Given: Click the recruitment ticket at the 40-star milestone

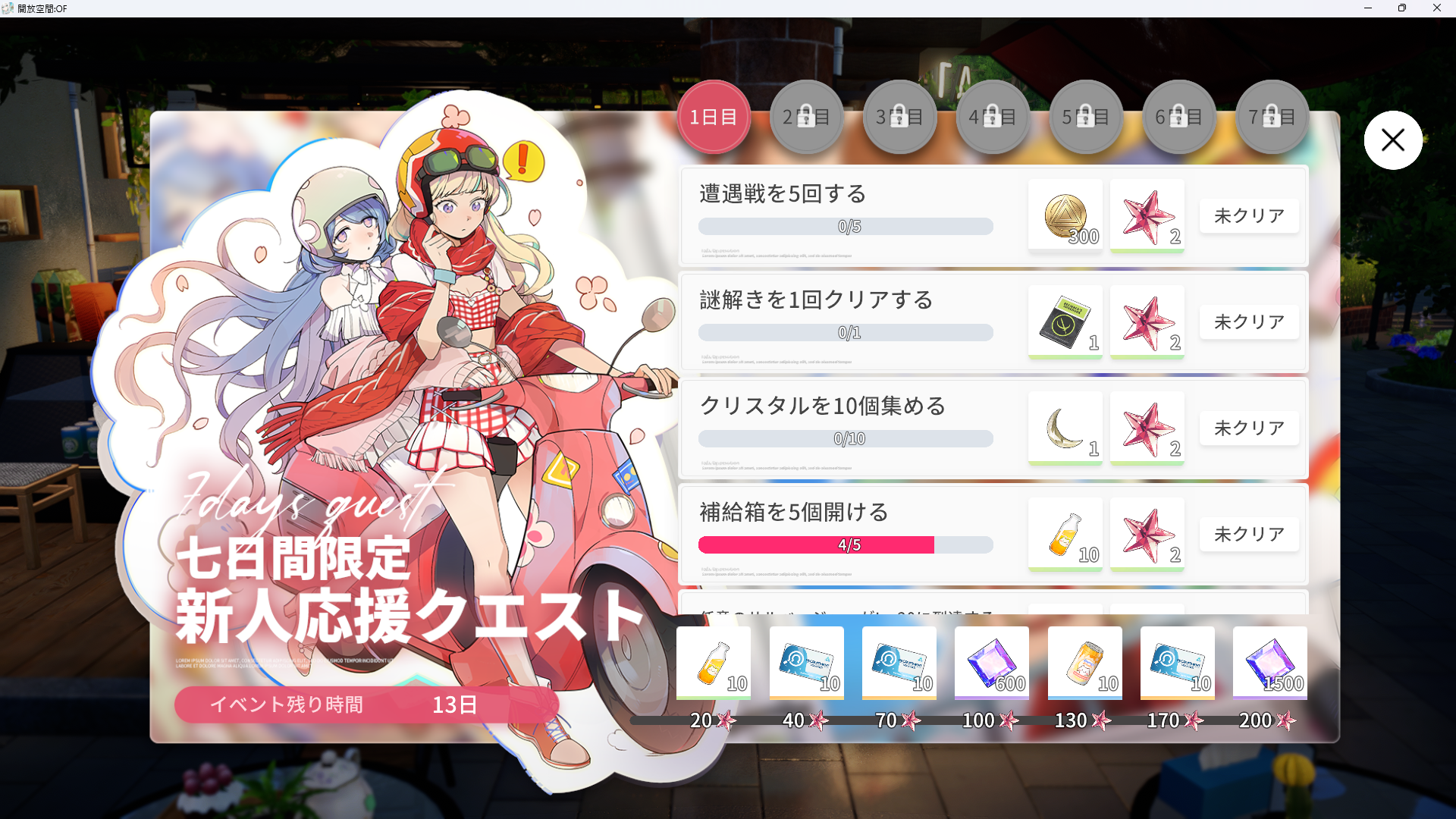Looking at the screenshot, I should pos(805,662).
